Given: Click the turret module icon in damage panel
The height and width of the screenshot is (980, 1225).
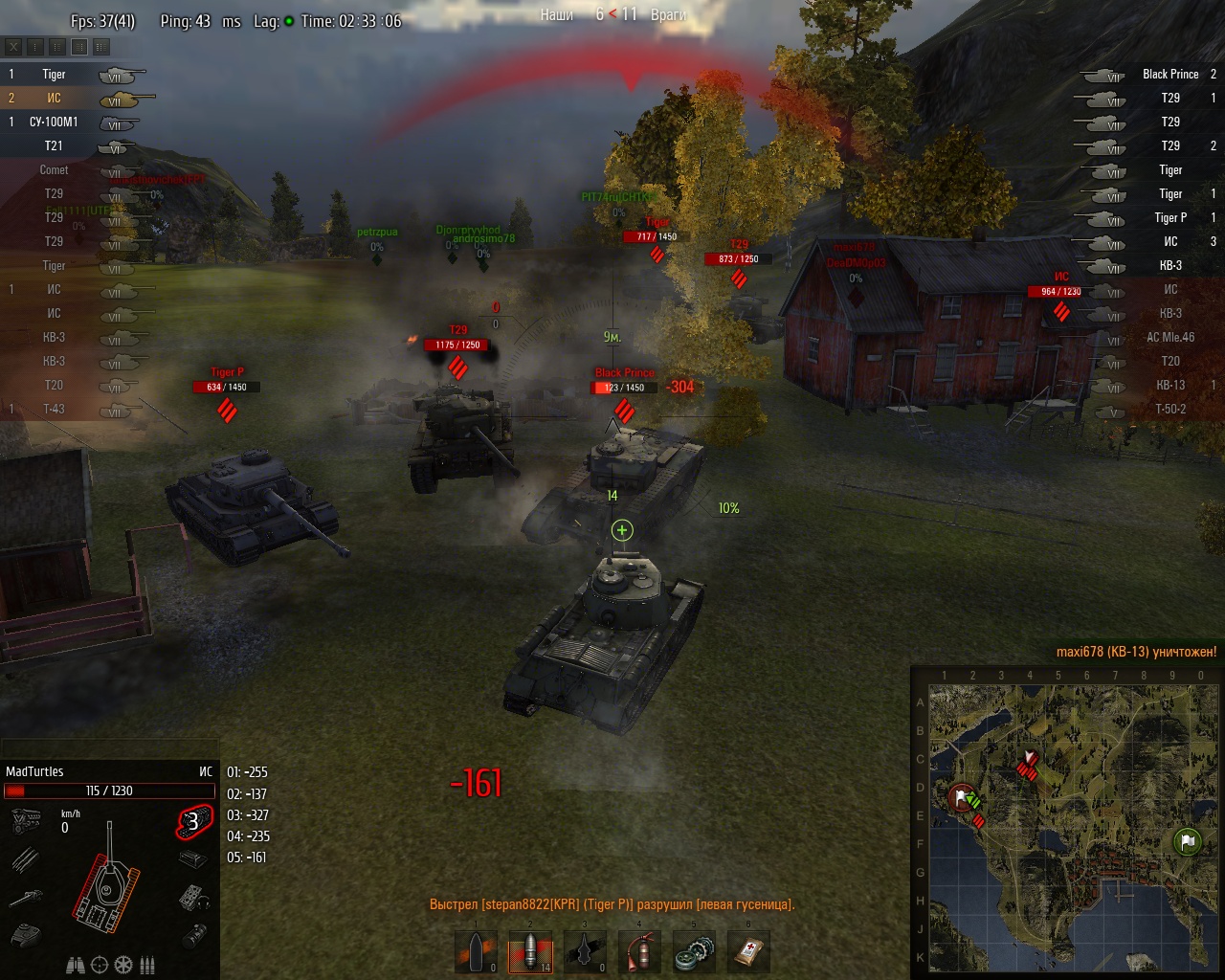Looking at the screenshot, I should pyautogui.click(x=26, y=934).
